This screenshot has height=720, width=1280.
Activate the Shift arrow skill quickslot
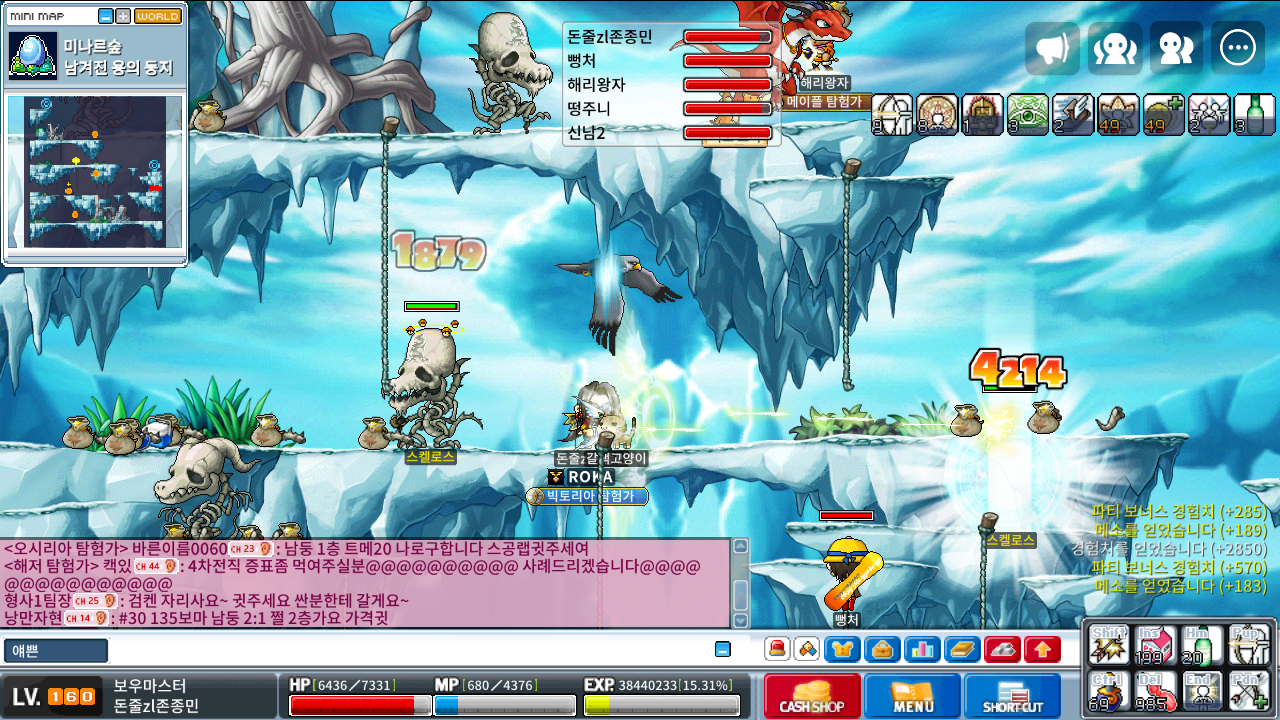point(1109,647)
